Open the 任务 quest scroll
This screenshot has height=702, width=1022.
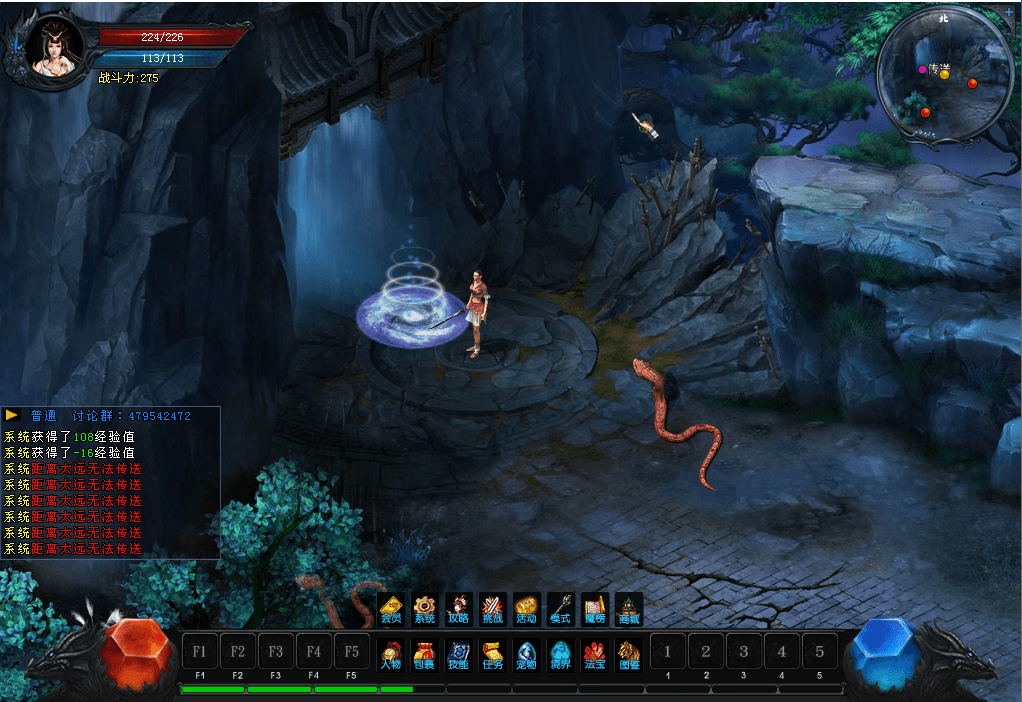pyautogui.click(x=492, y=654)
